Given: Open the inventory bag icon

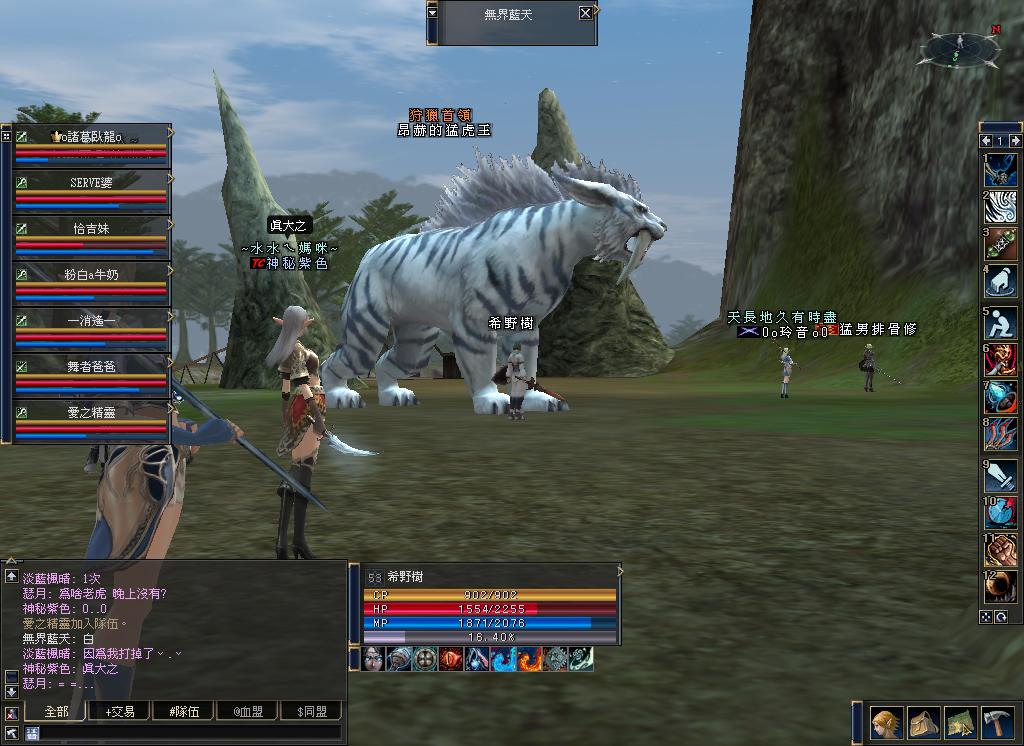Looking at the screenshot, I should coord(923,722).
